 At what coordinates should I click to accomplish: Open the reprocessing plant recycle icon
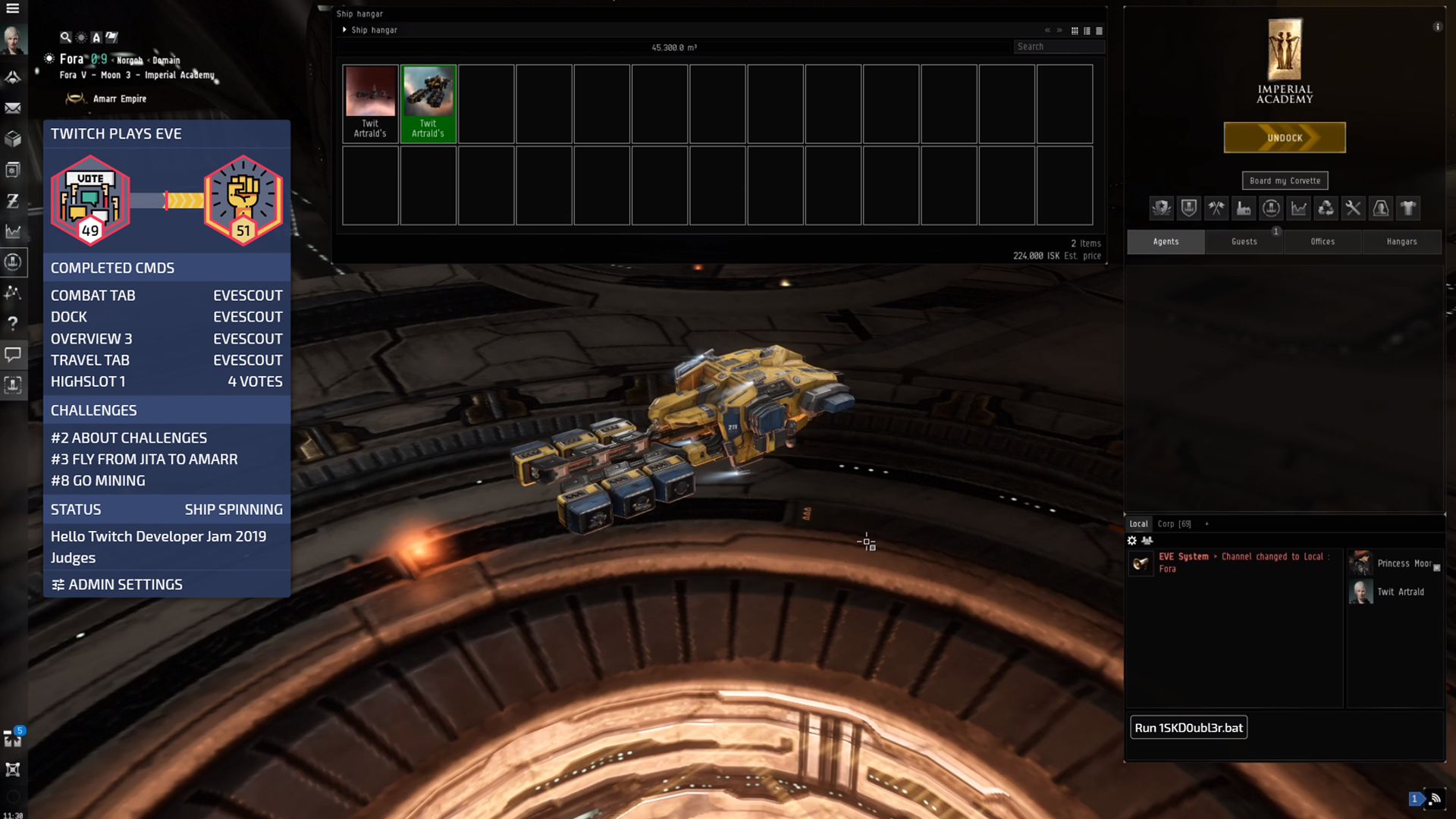coord(1326,208)
